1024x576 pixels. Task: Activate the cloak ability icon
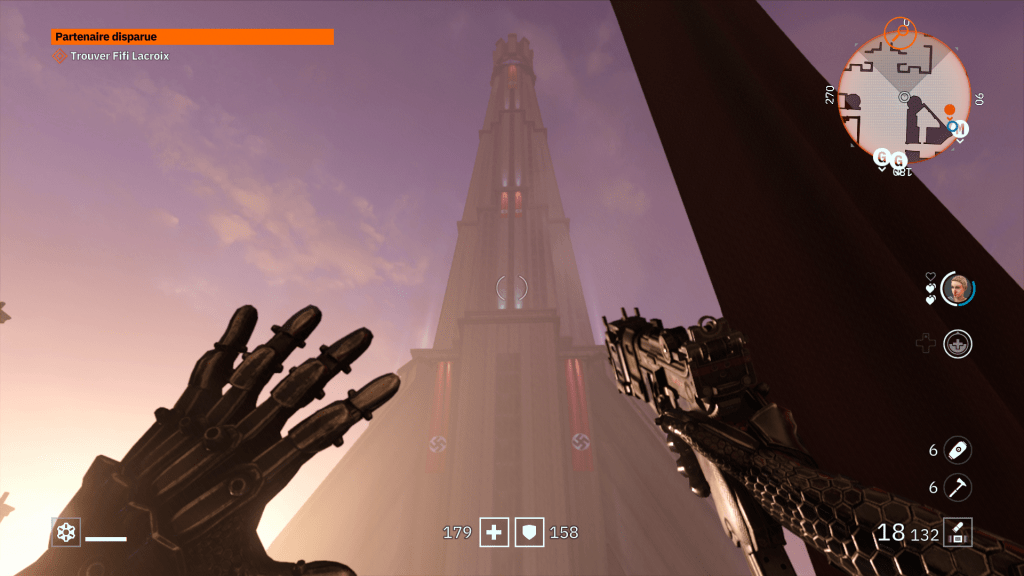66,532
